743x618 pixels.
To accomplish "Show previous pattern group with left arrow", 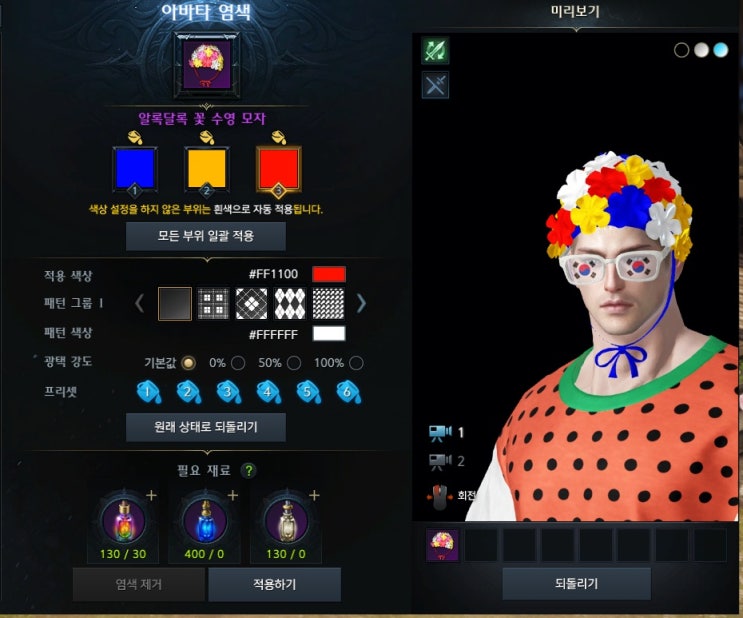I will 141,302.
